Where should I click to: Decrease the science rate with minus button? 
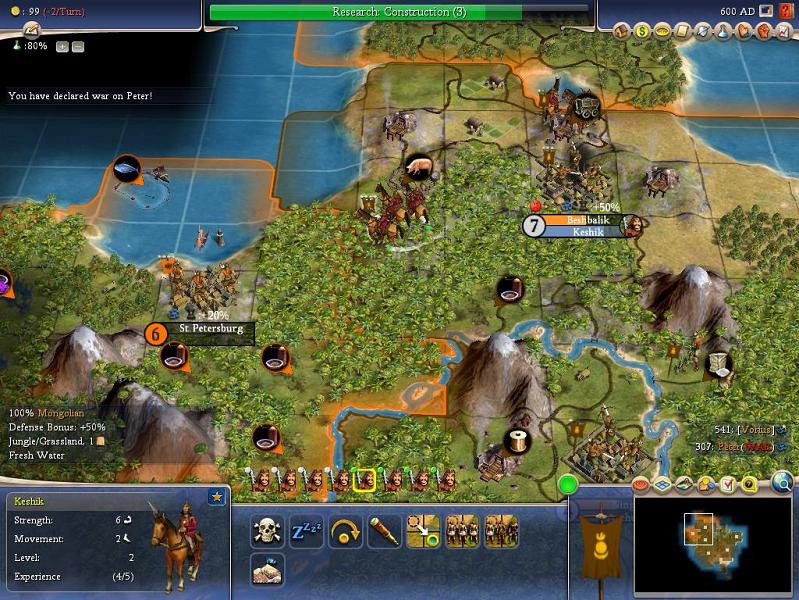pos(78,46)
